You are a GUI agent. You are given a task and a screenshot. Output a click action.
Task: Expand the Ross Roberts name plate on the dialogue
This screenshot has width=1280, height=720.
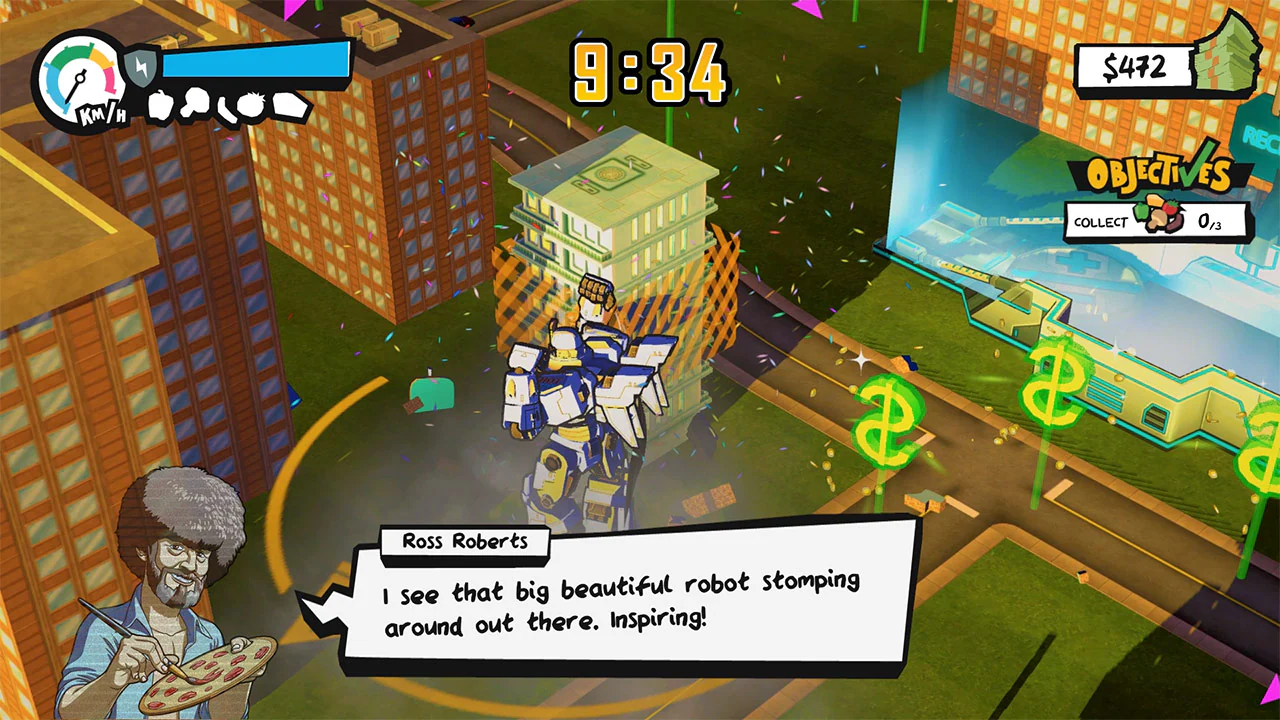[465, 542]
